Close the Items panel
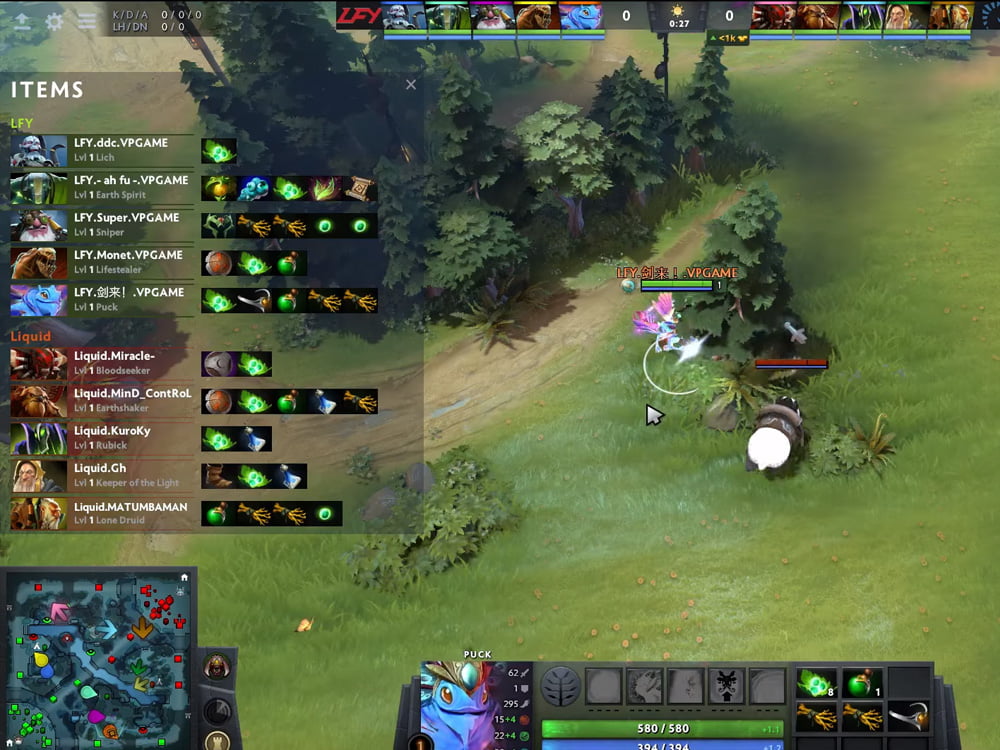The width and height of the screenshot is (1000, 750). [x=411, y=85]
